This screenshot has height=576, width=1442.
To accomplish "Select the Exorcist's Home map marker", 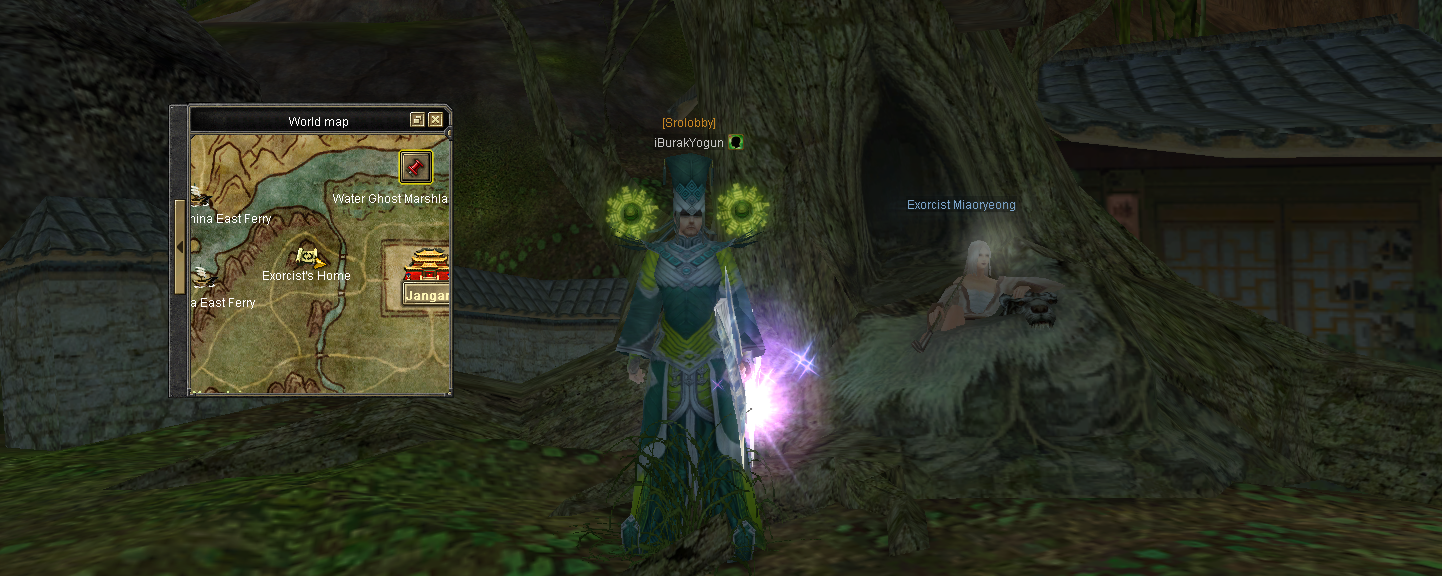I will [309, 258].
